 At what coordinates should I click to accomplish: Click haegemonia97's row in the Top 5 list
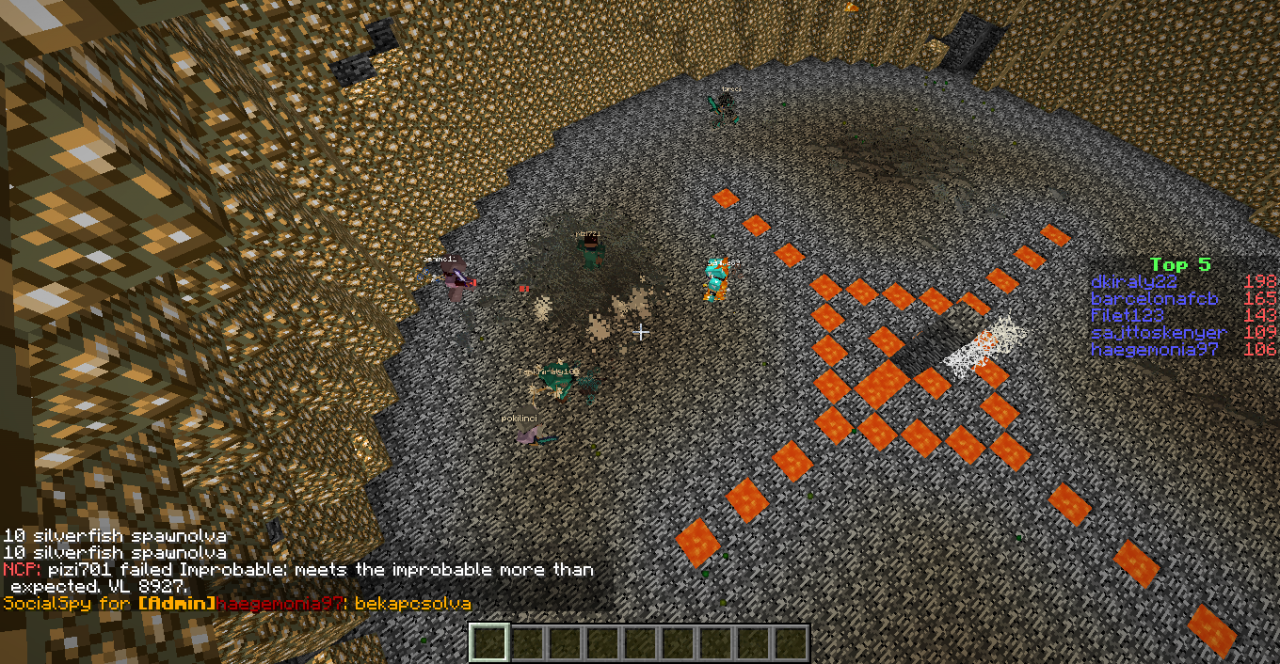[x=1155, y=350]
